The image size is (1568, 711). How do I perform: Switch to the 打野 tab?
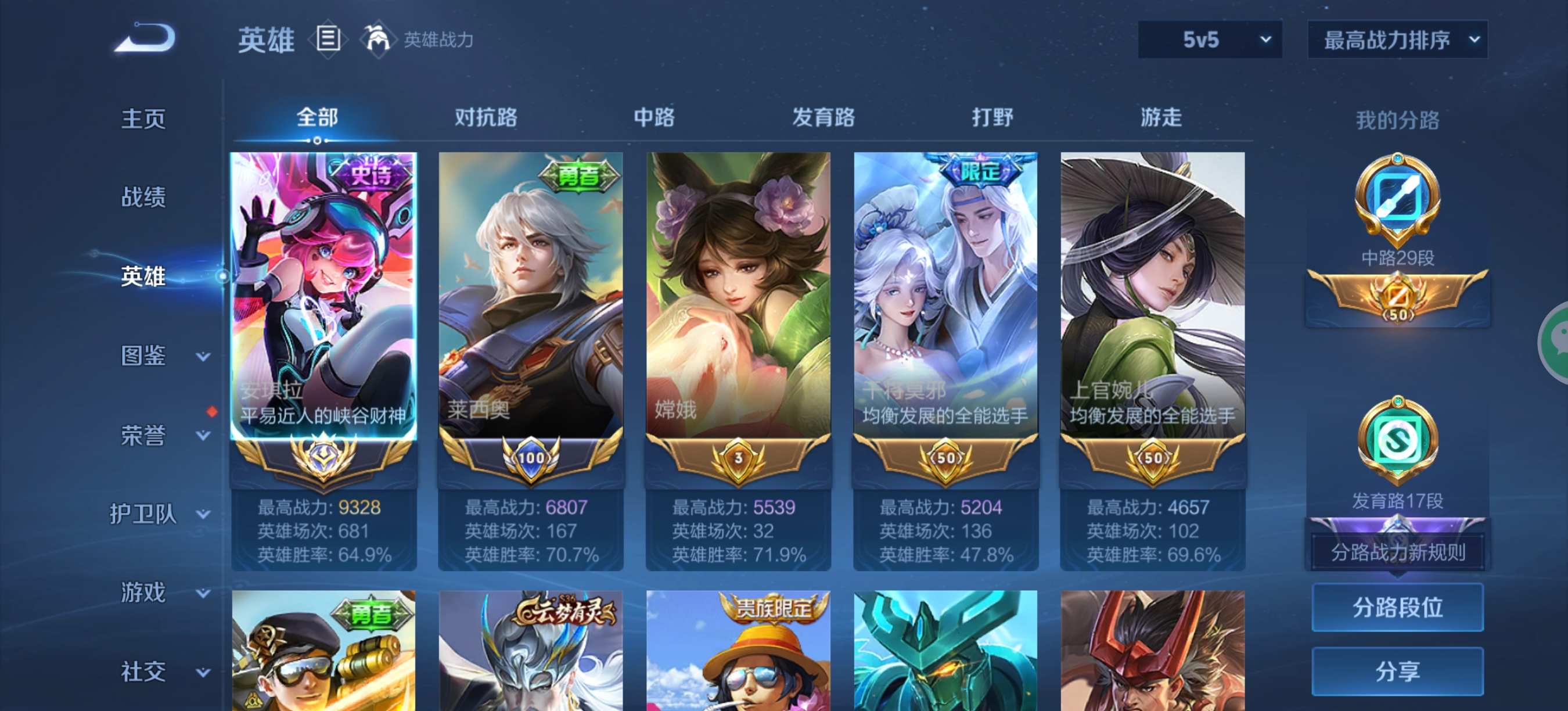(x=993, y=117)
